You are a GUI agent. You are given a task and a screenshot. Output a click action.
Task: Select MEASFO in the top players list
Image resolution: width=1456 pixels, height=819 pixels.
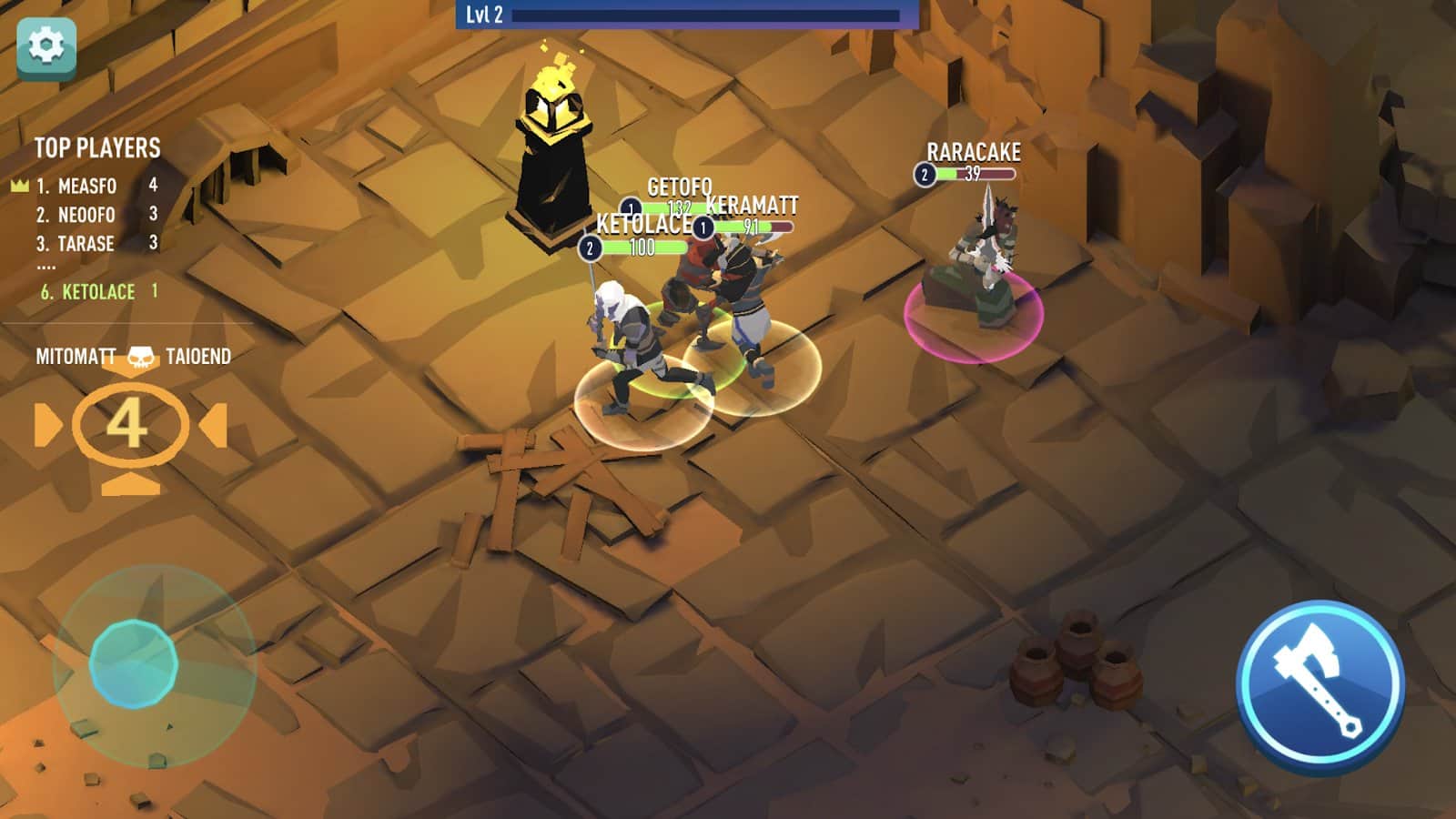(87, 187)
